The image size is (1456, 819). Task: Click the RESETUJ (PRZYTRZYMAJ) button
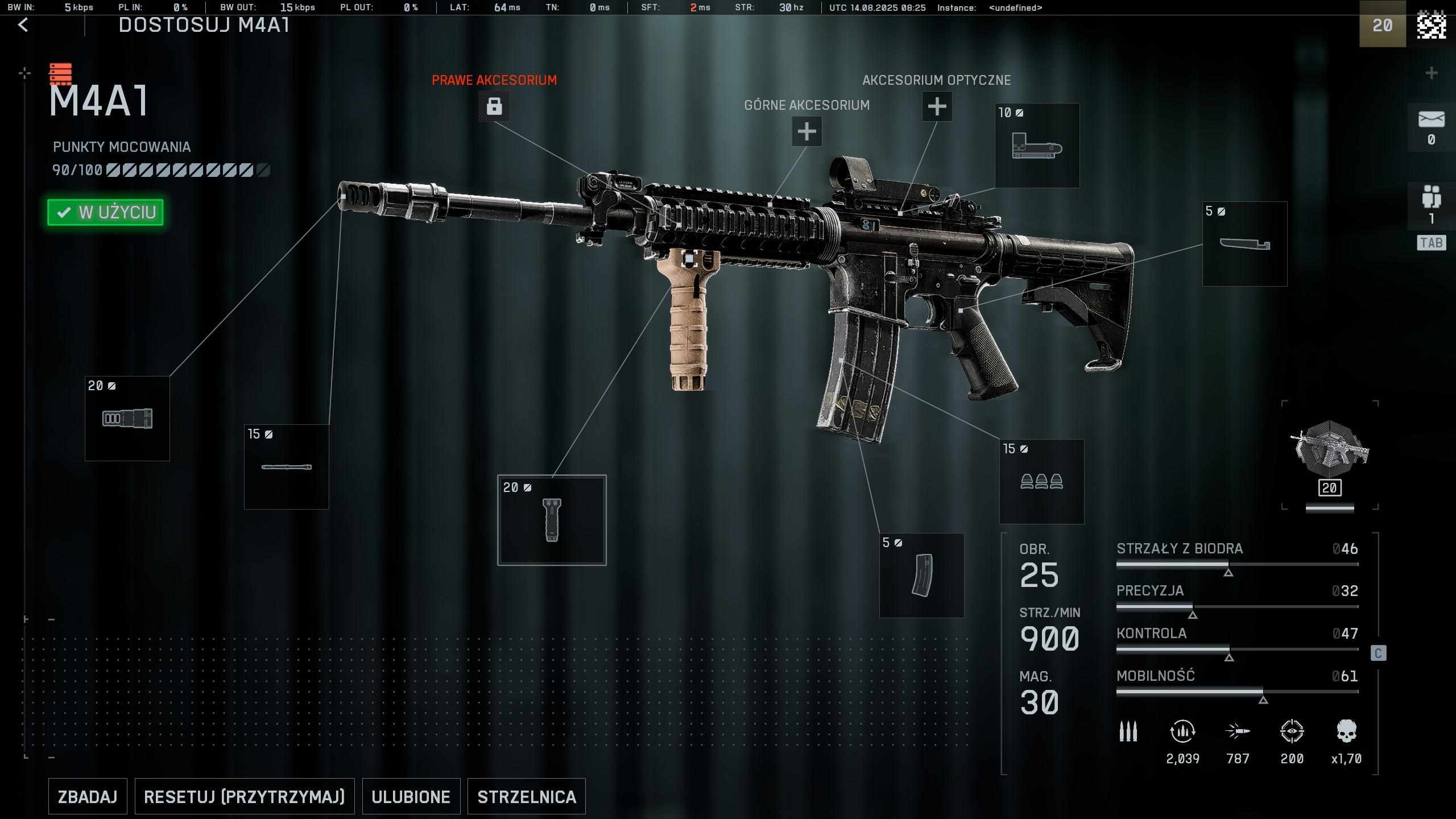point(244,796)
